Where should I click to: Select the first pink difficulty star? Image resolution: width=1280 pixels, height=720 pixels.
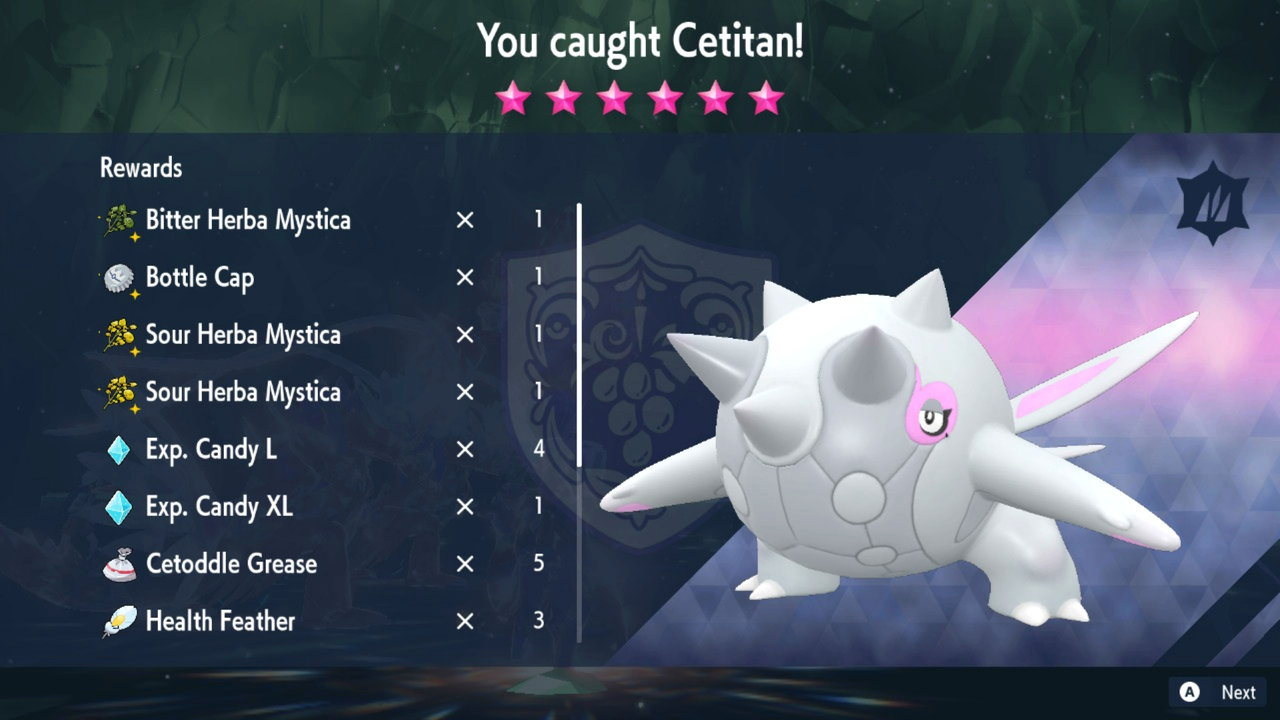coord(513,97)
